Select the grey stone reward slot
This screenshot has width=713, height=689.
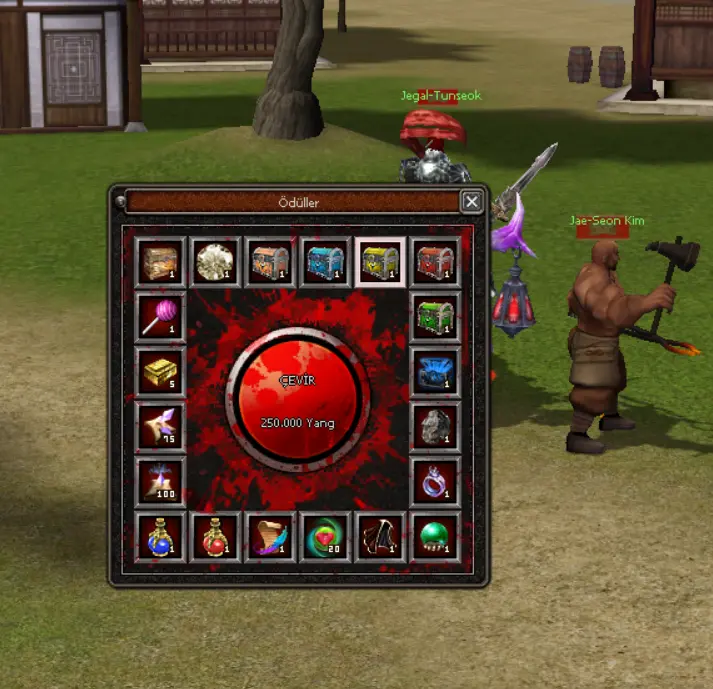436,427
